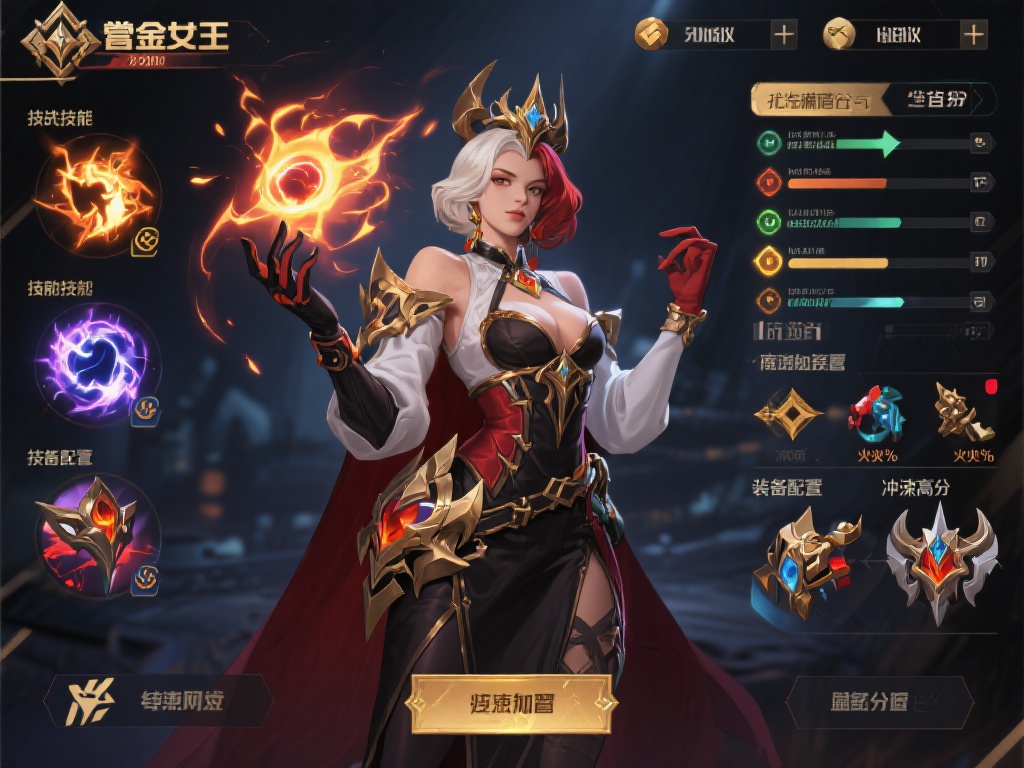Click the button at the end of the orange stat bar
Image resolution: width=1024 pixels, height=768 pixels.
[982, 182]
